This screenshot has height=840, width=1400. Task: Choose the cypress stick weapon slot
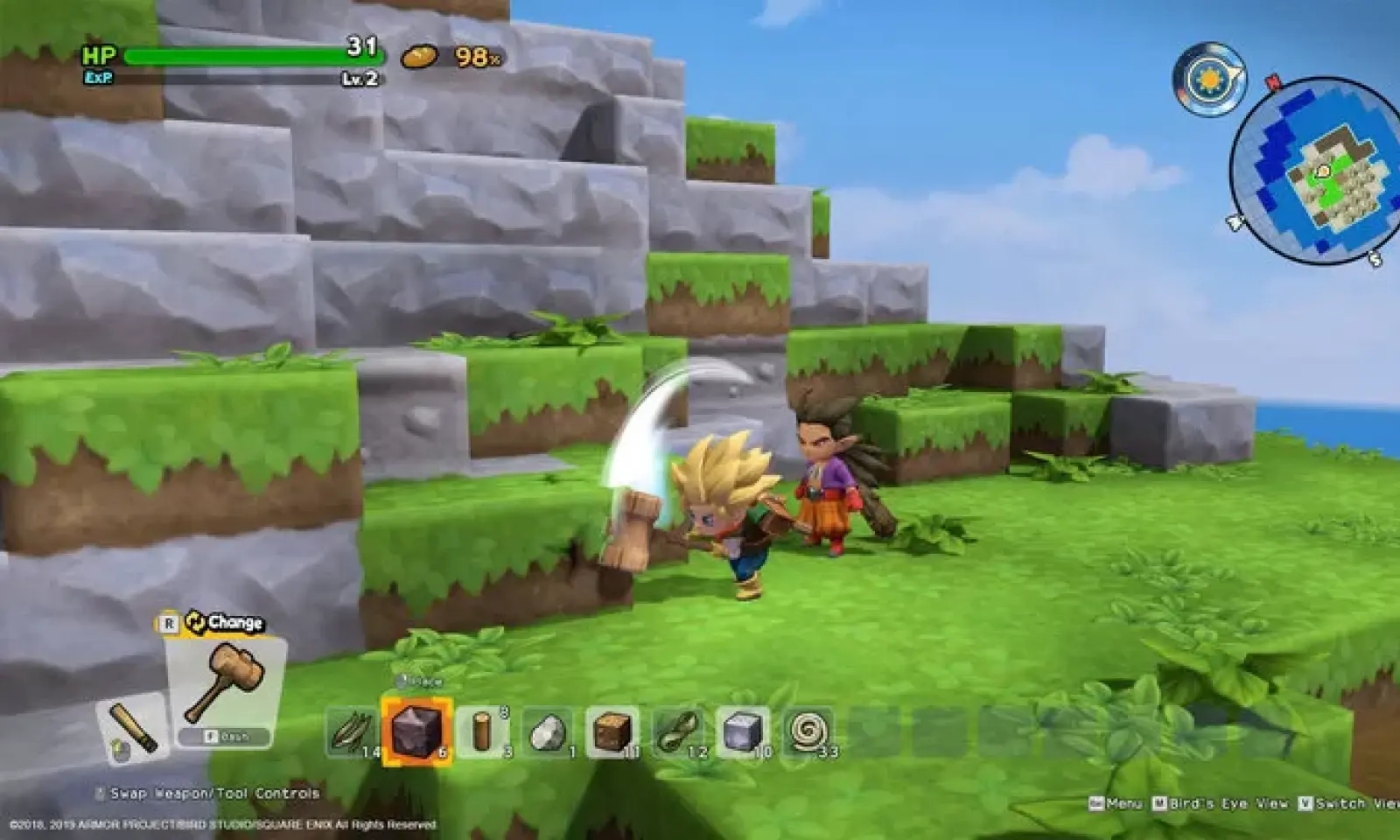(x=133, y=728)
